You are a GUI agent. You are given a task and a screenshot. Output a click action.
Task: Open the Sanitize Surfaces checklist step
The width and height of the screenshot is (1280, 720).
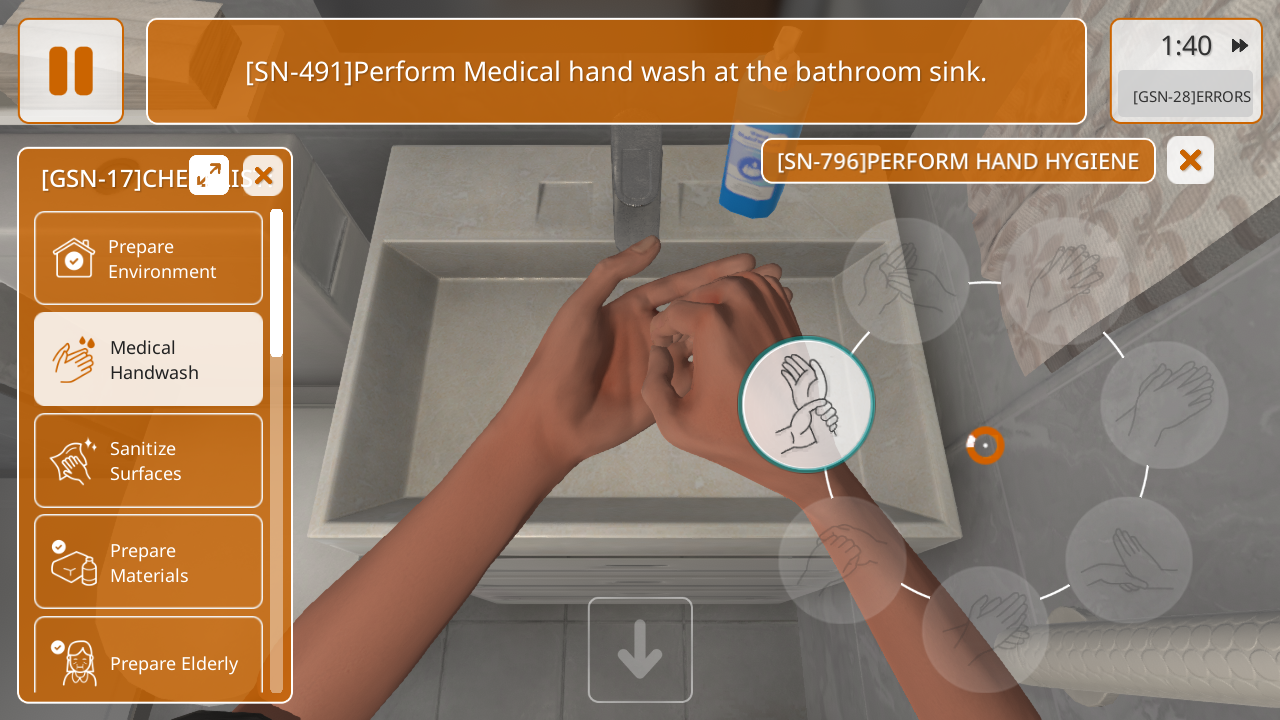coord(148,460)
